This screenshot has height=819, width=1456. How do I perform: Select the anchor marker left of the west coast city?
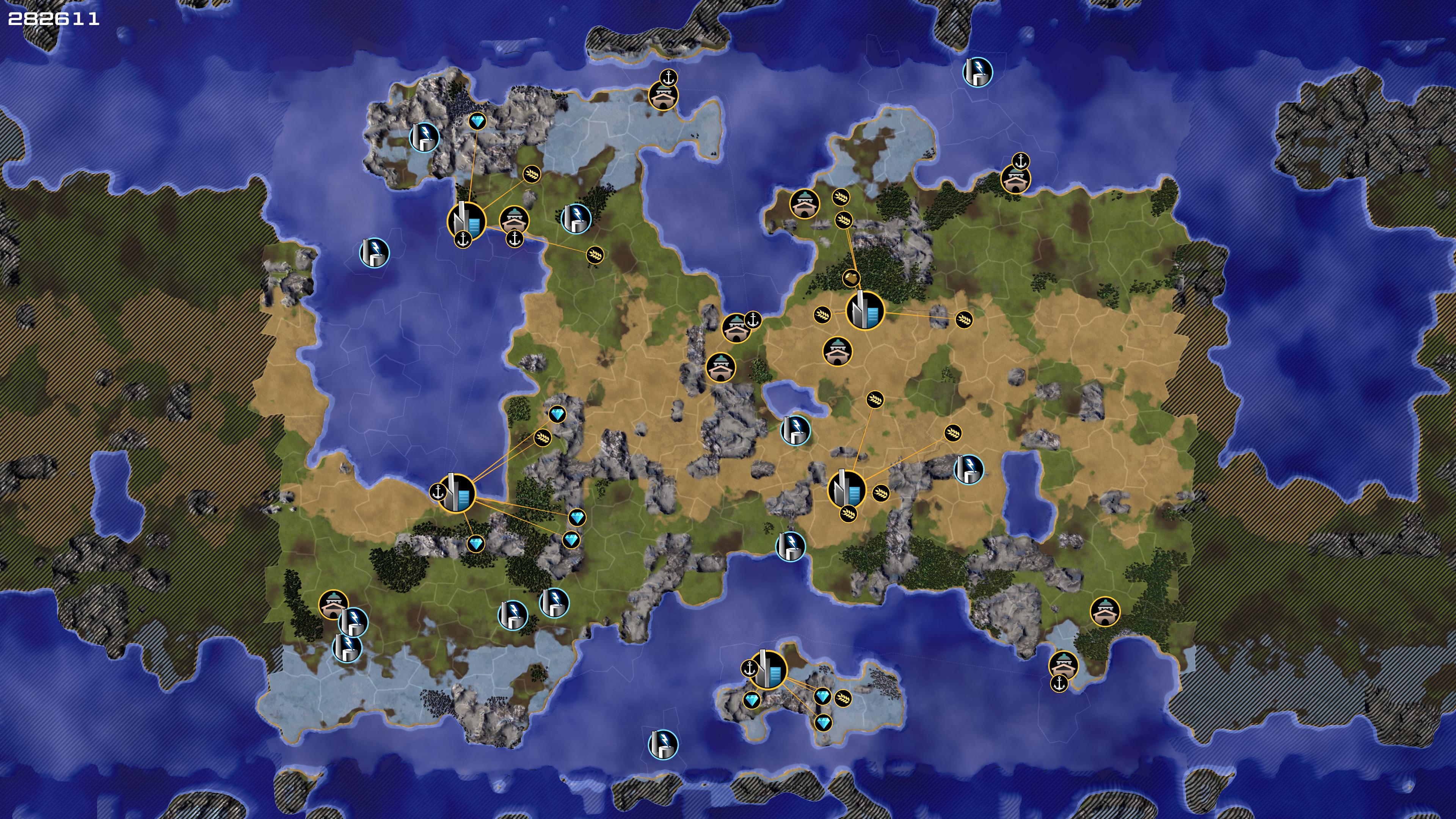pos(438,492)
